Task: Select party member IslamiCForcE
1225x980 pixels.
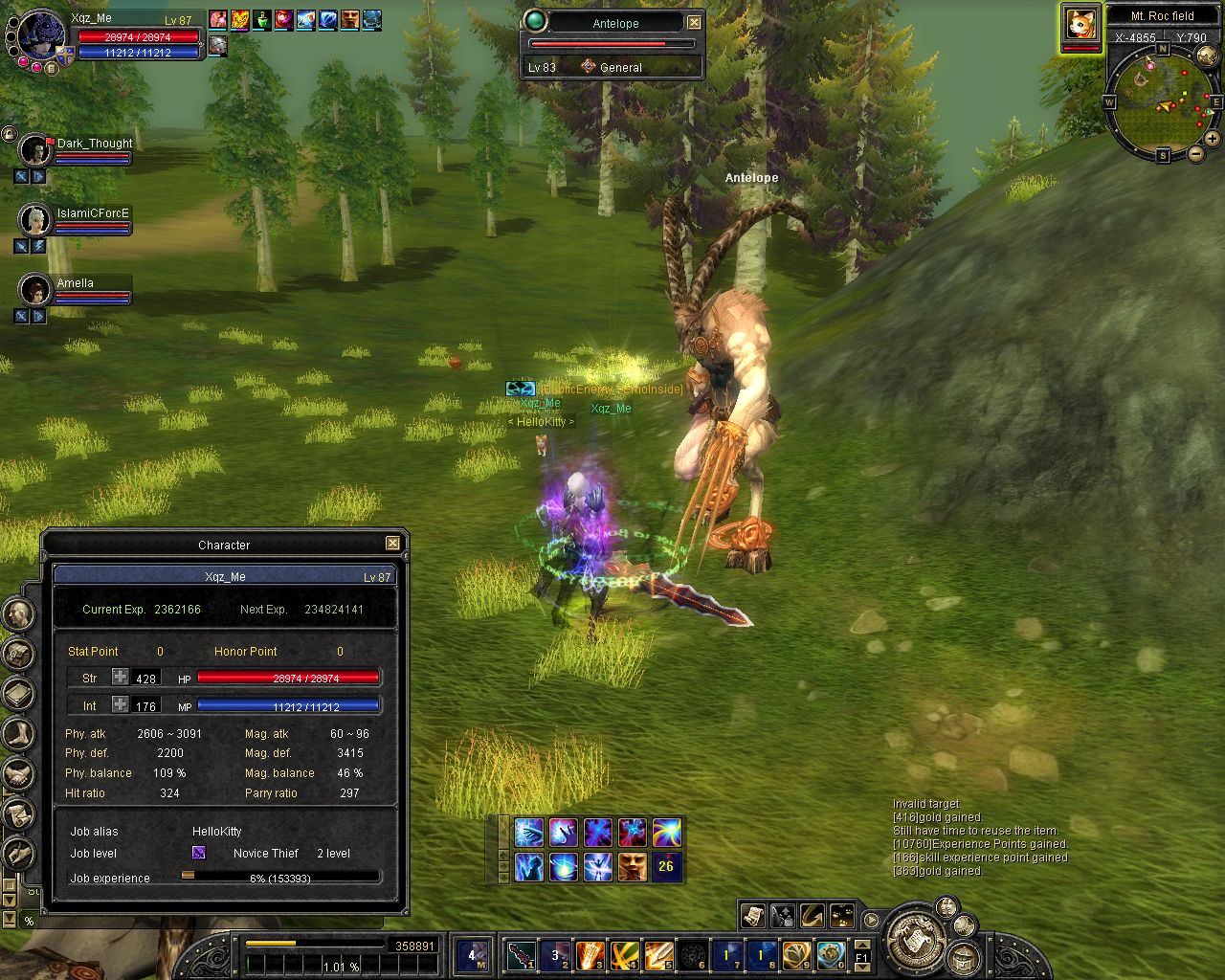Action: (x=35, y=220)
